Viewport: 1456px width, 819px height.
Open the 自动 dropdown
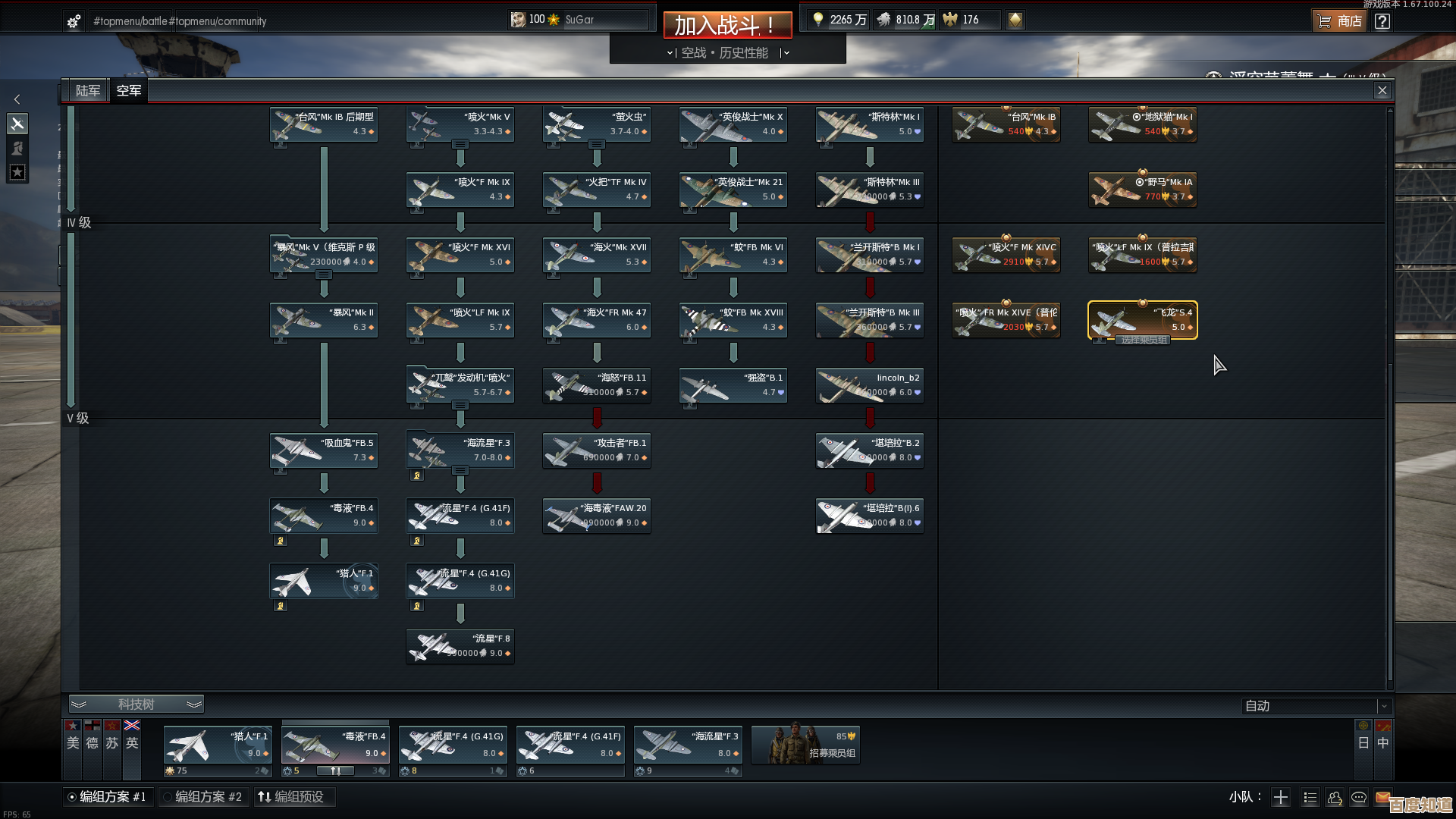click(x=1317, y=706)
